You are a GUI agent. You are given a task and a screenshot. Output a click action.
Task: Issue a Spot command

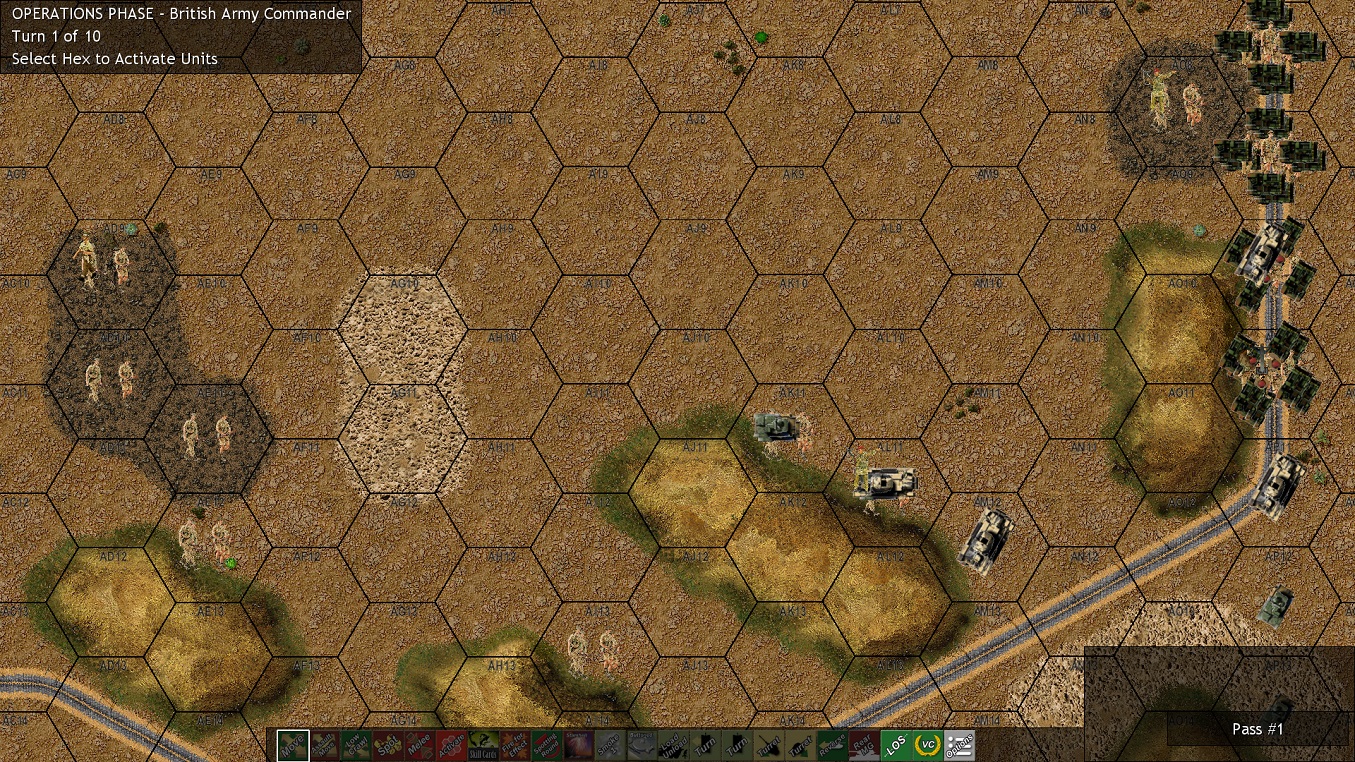pyautogui.click(x=390, y=746)
